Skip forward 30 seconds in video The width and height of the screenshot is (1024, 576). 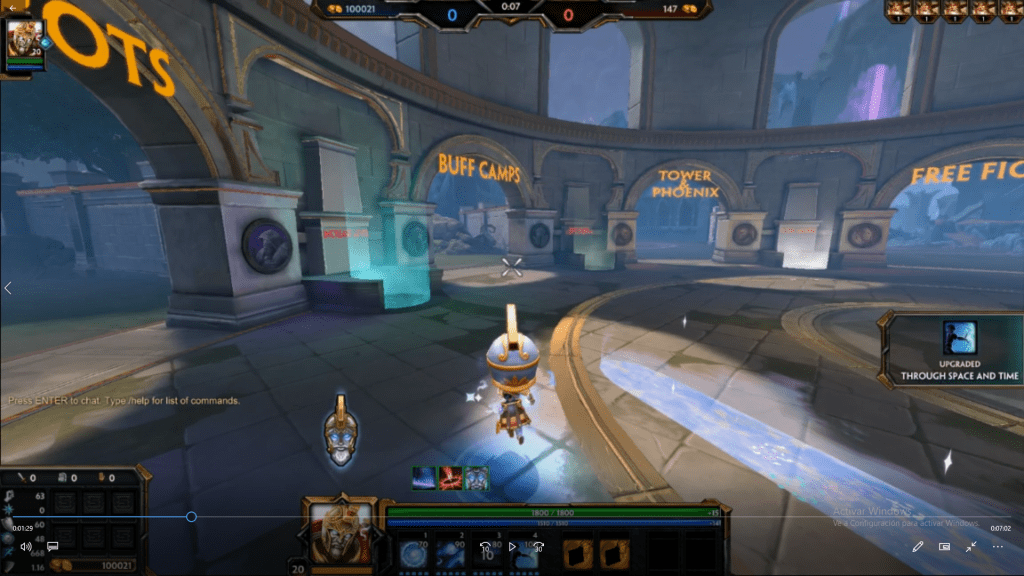click(539, 547)
